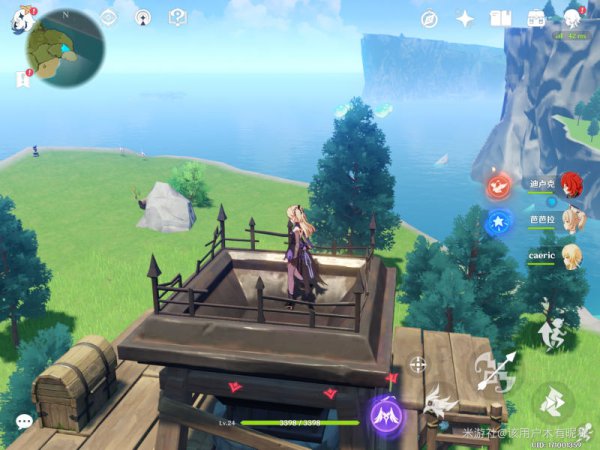The image size is (600, 450).
Task: Activate the red elemental burst orb
Action: tap(498, 186)
